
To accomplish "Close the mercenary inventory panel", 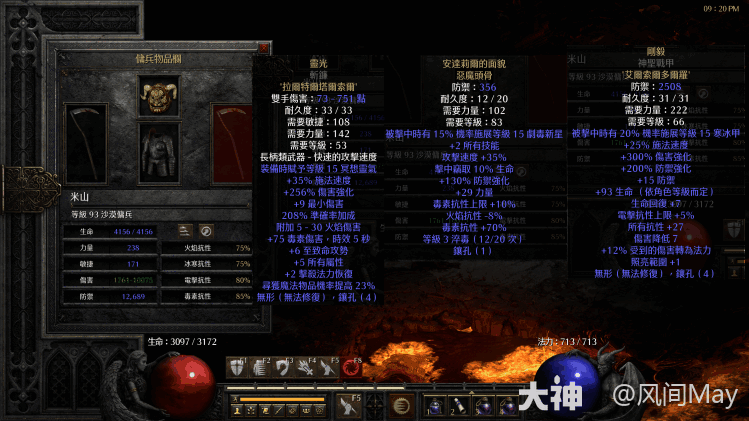I will [x=263, y=47].
